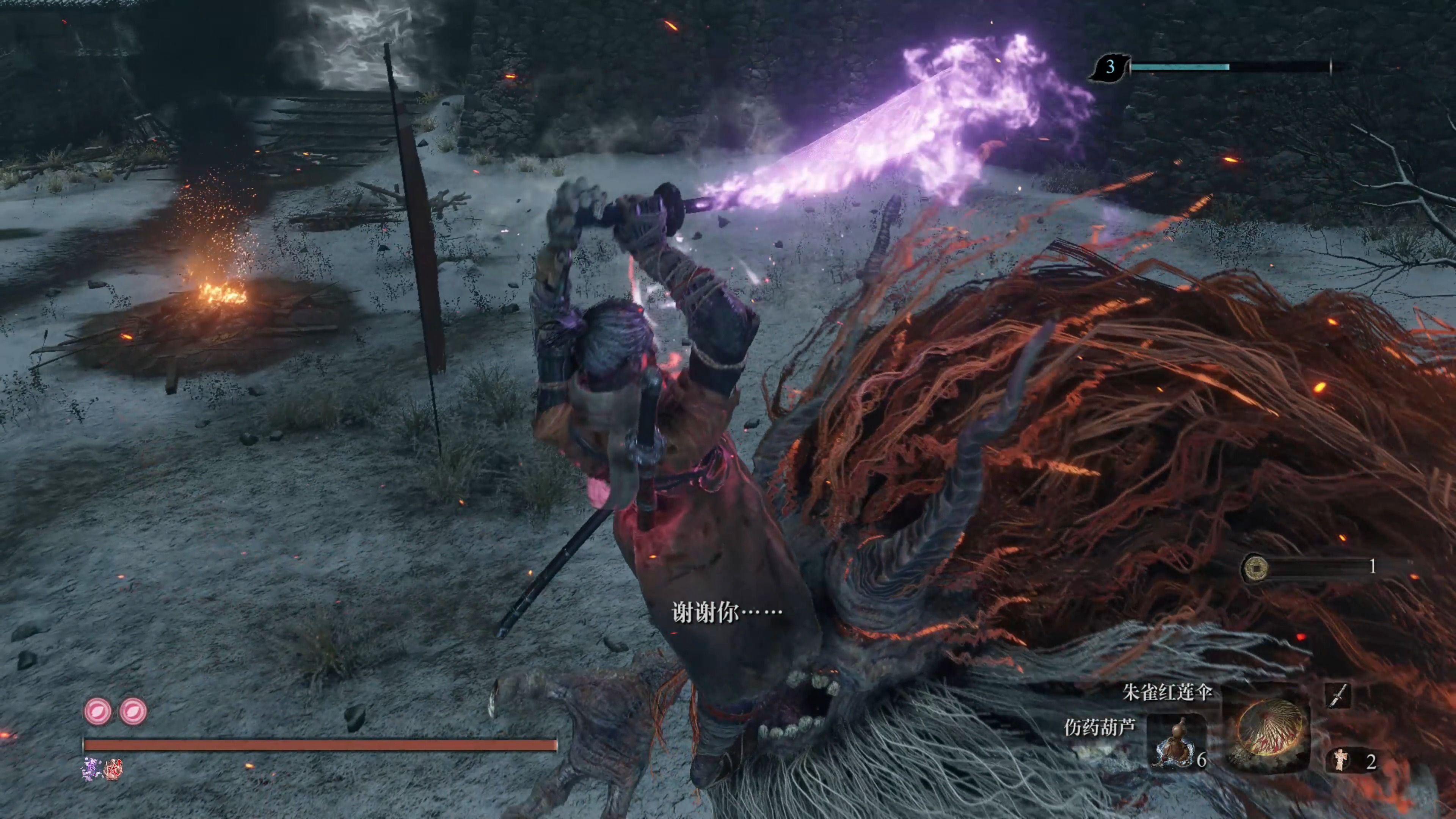
Task: Click the purple status buff icon
Action: pos(91,769)
